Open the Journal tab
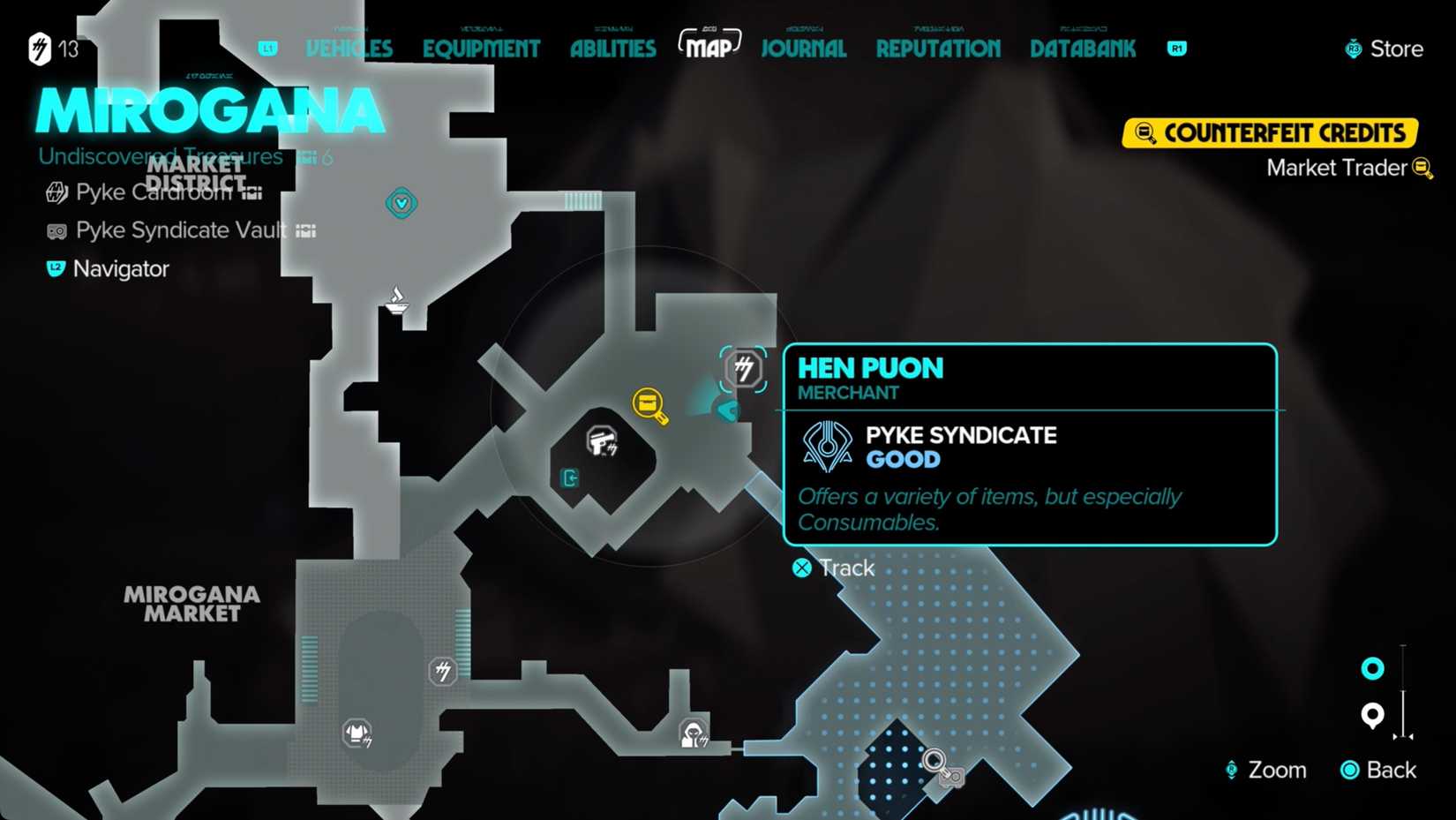This screenshot has height=820, width=1456. click(x=803, y=49)
